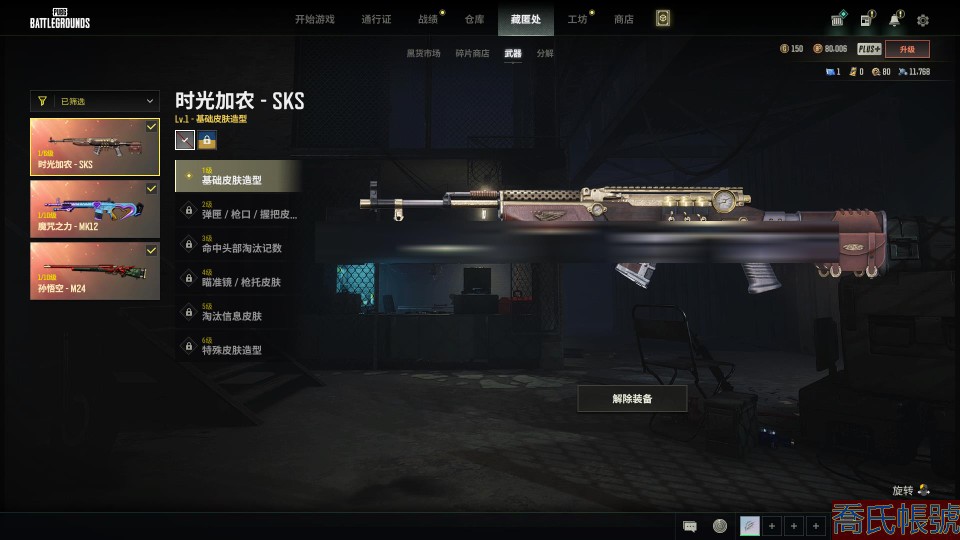Open the 开始游戏 menu
Screen dimensions: 960x540
314,19
